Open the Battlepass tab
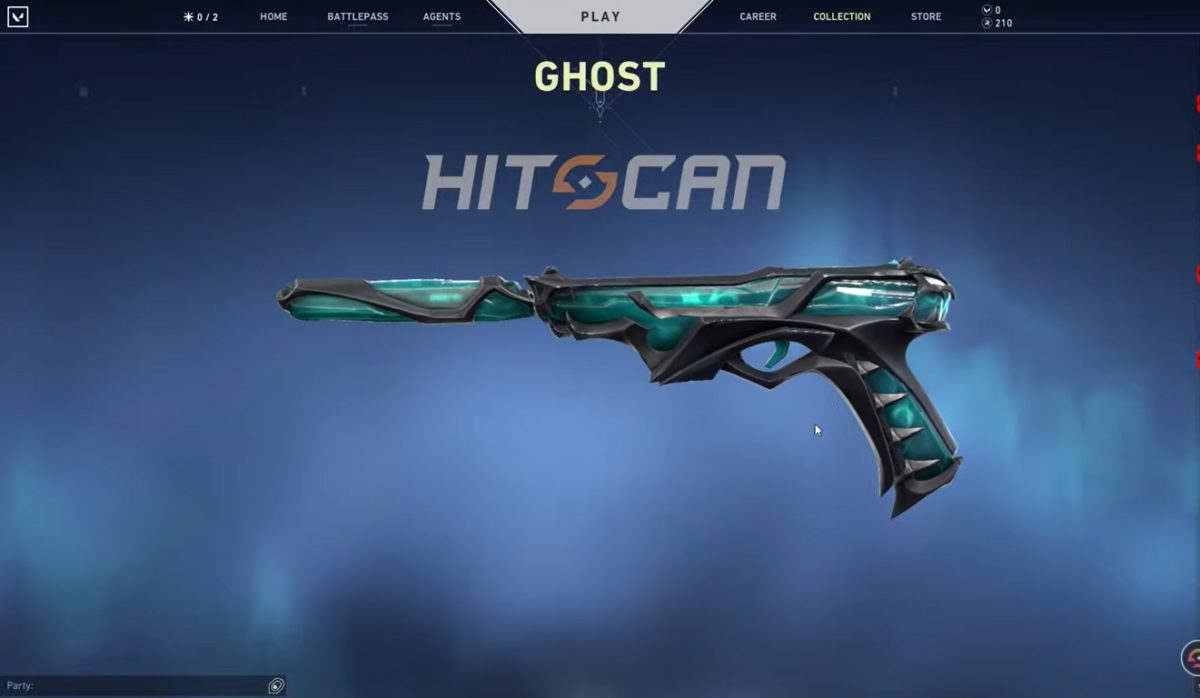 click(x=357, y=17)
